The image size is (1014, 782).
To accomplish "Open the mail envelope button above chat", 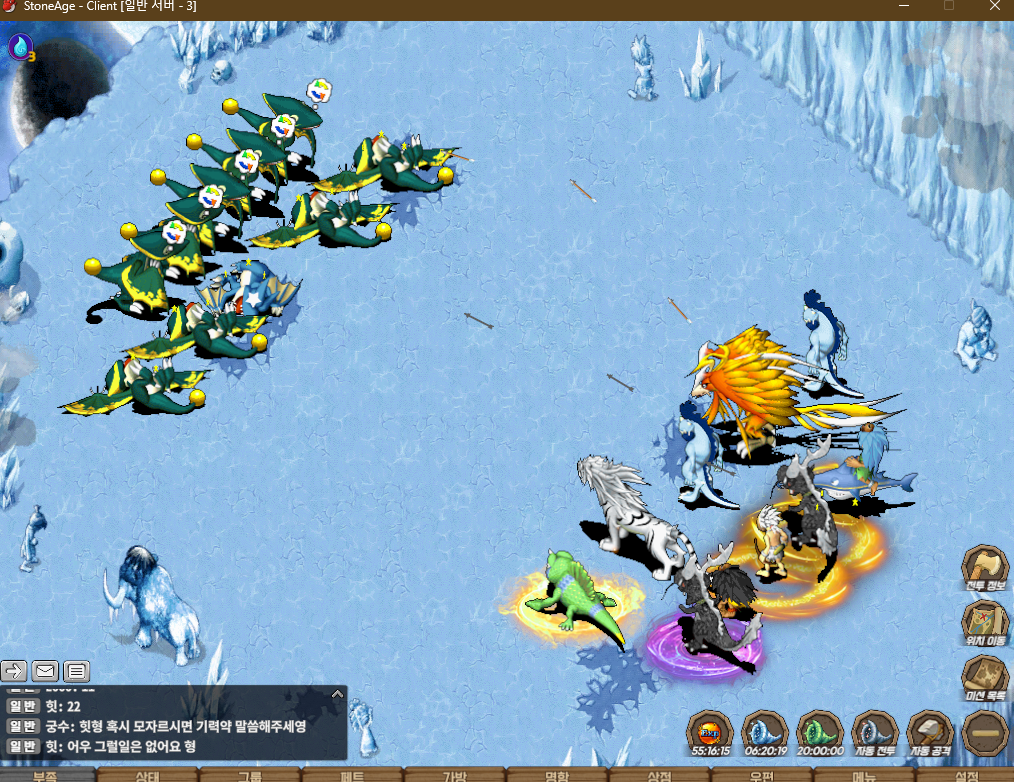I will (46, 671).
